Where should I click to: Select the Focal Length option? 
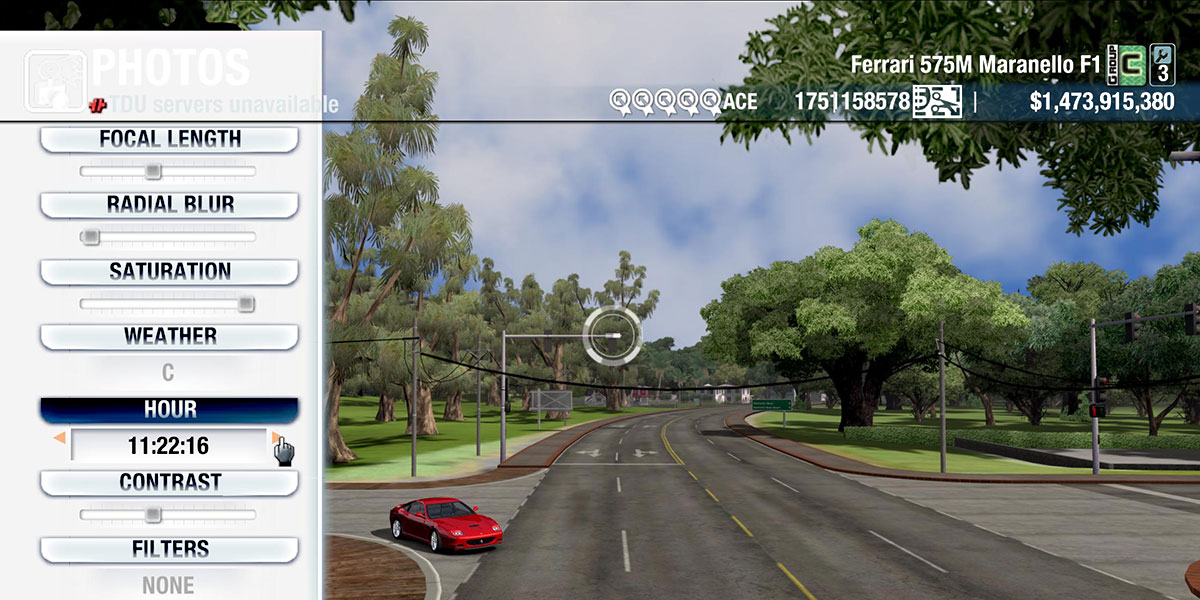click(169, 139)
